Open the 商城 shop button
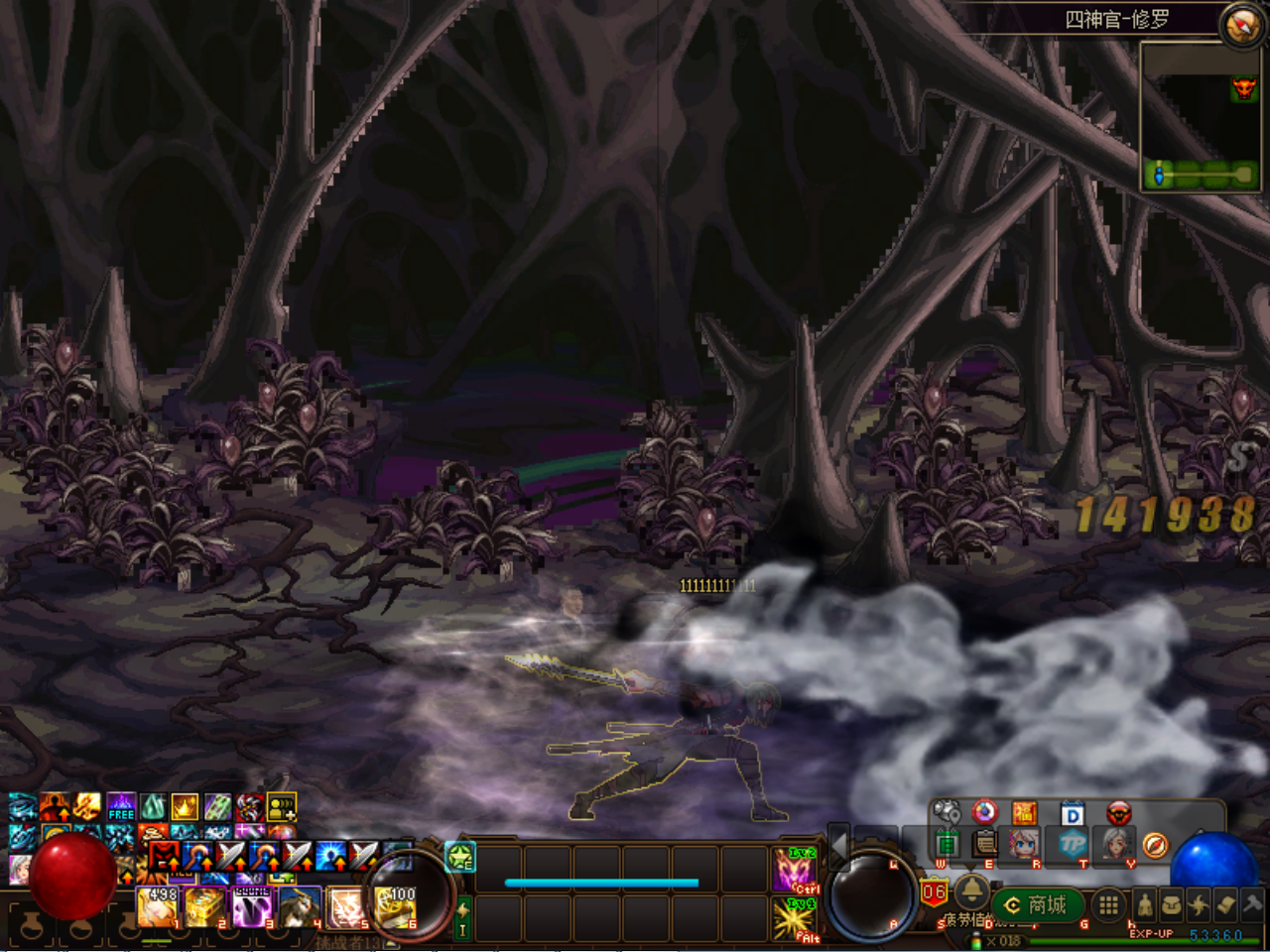1270x952 pixels. click(1037, 904)
